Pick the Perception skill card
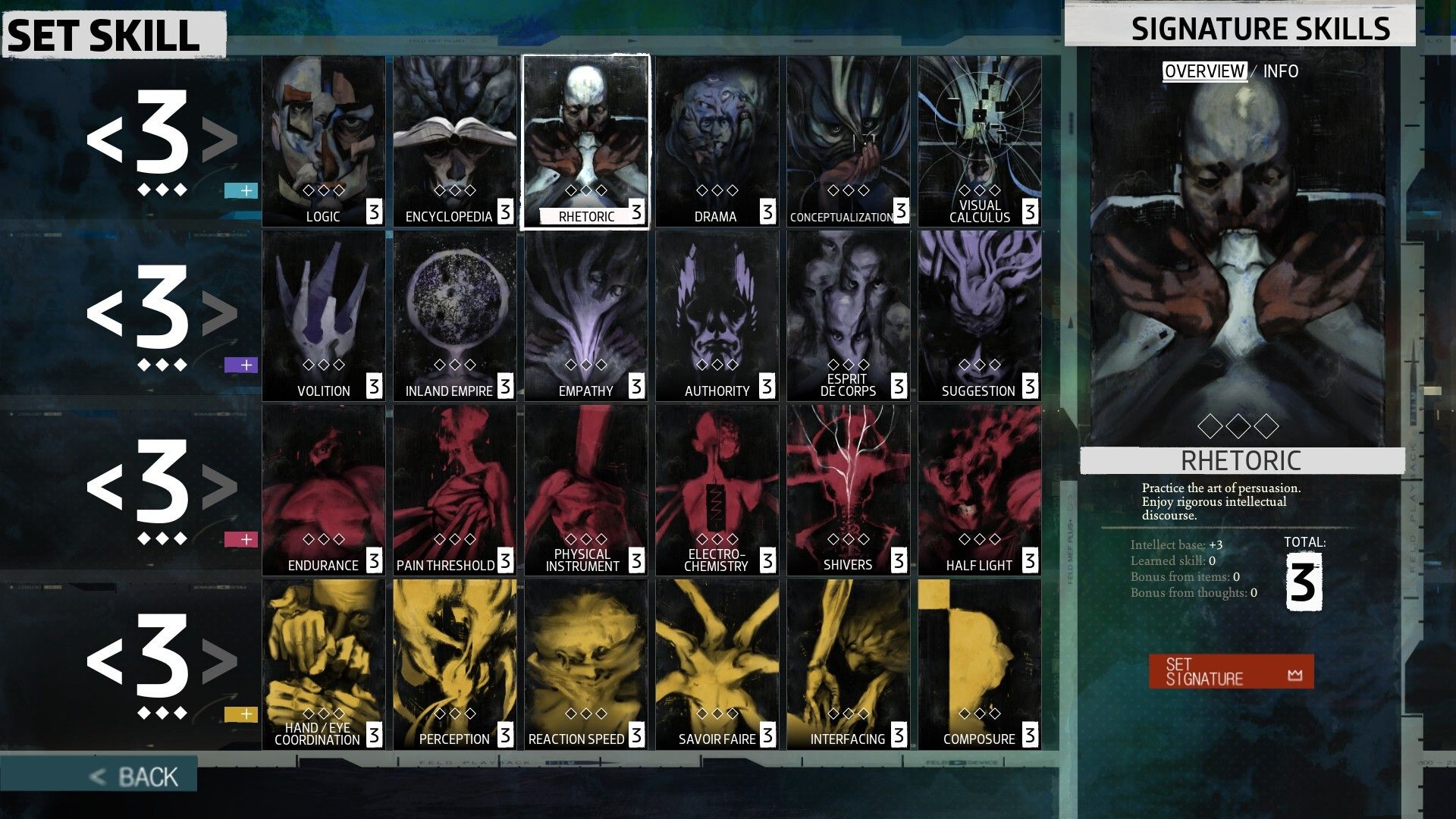Image resolution: width=1456 pixels, height=819 pixels. [x=455, y=664]
